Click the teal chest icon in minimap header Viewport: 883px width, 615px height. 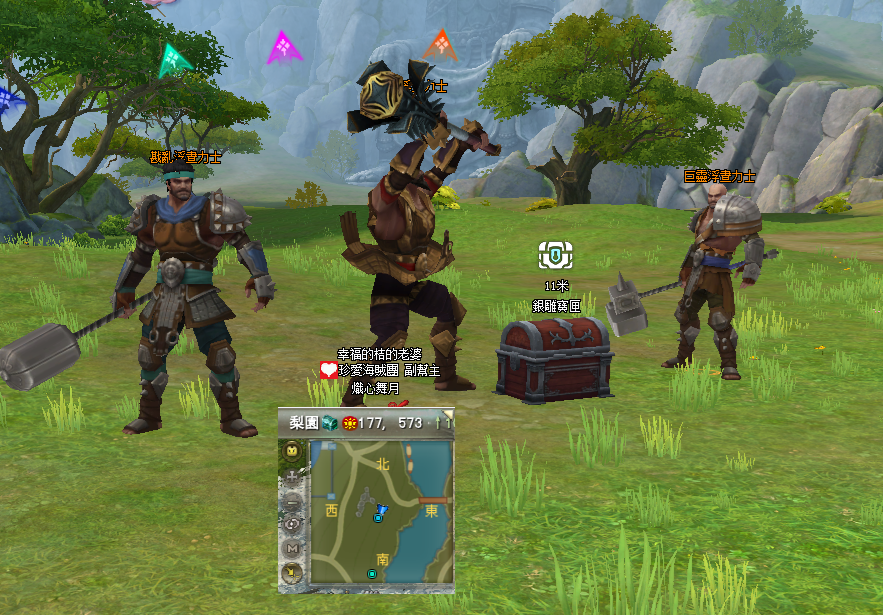tap(330, 423)
